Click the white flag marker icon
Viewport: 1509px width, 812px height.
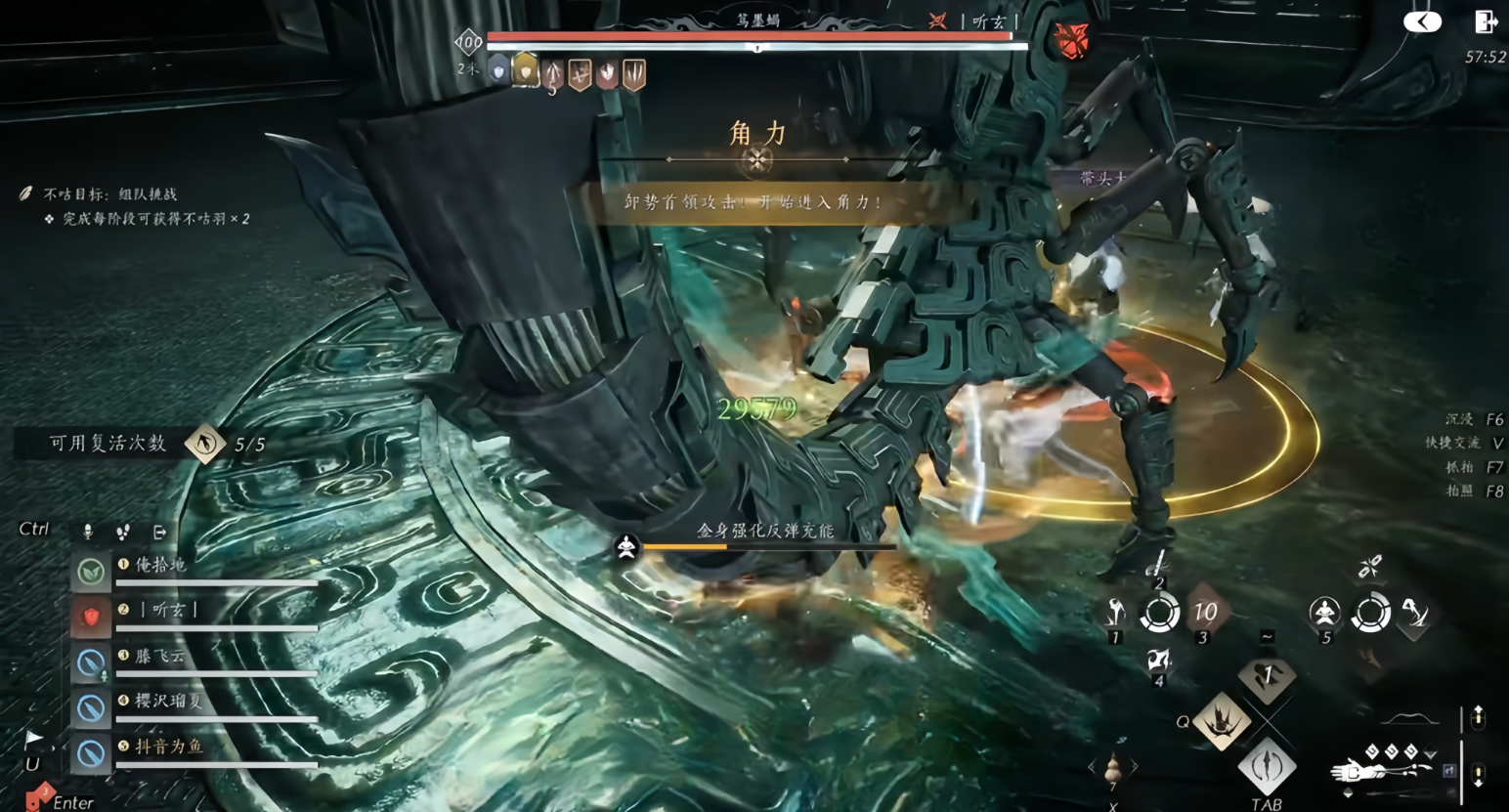click(33, 738)
